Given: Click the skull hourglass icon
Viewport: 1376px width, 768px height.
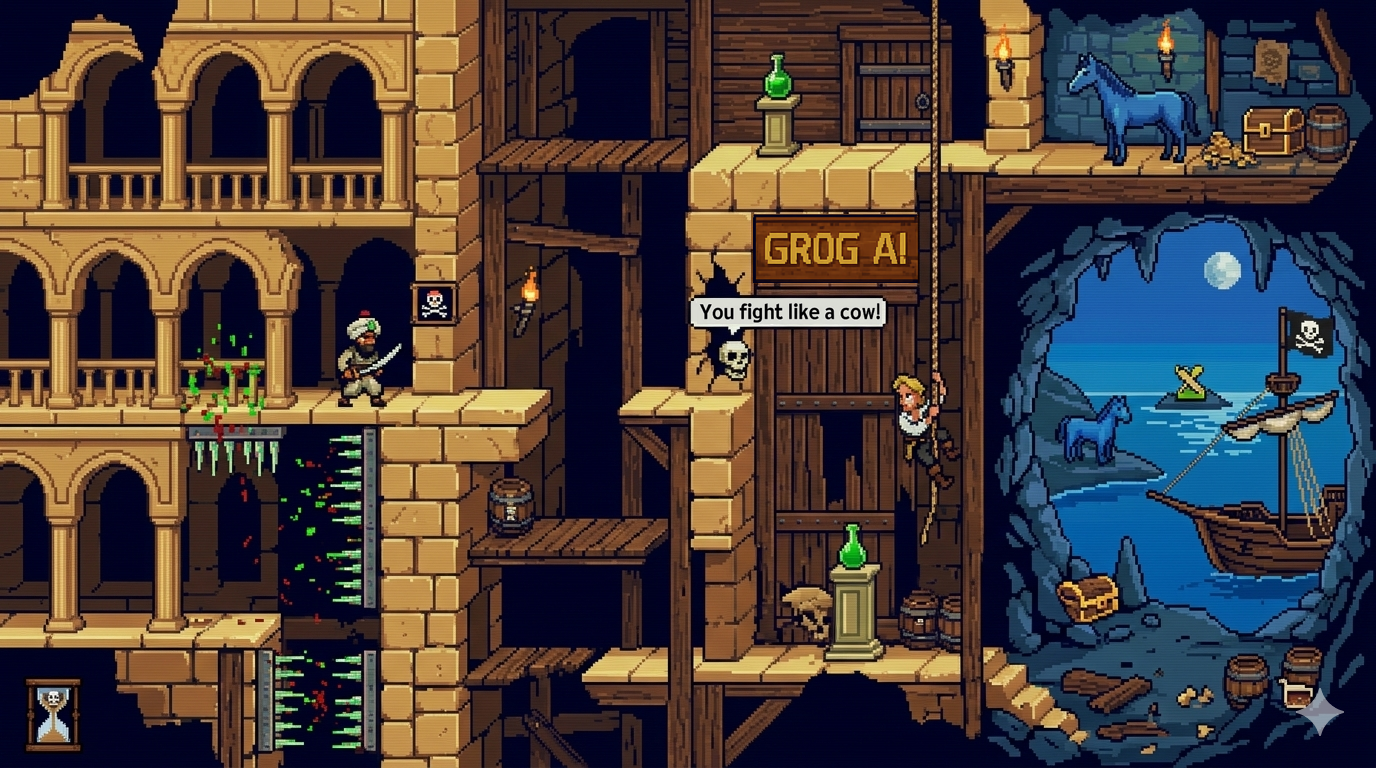Looking at the screenshot, I should click(53, 714).
